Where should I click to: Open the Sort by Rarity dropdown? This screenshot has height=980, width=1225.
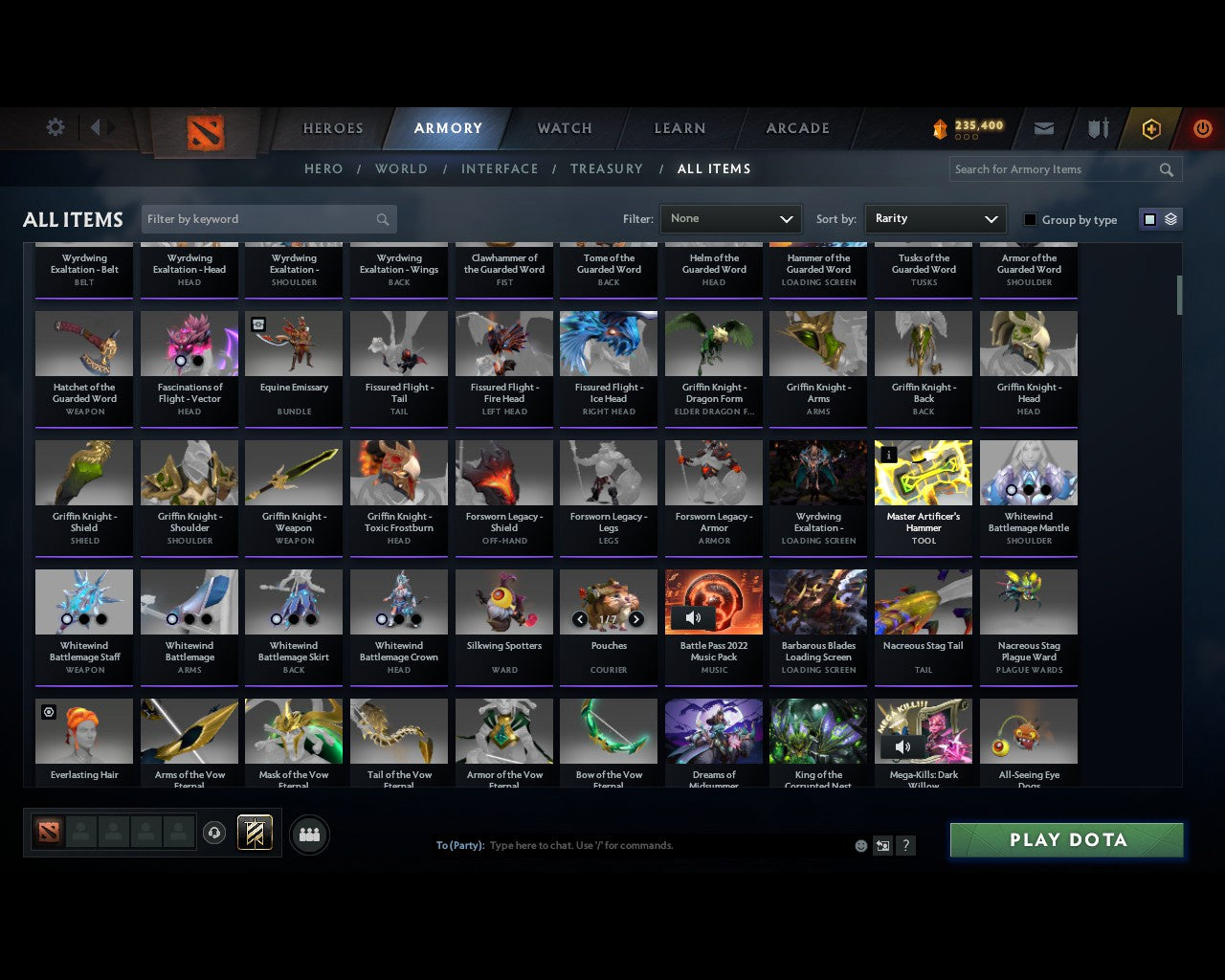(x=935, y=219)
